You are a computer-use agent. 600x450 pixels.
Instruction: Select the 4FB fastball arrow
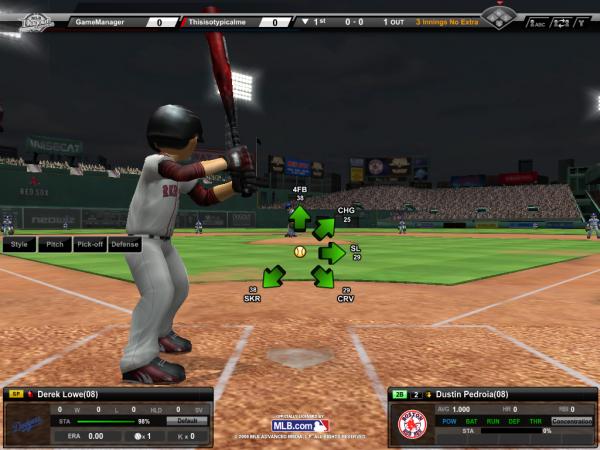pos(299,218)
